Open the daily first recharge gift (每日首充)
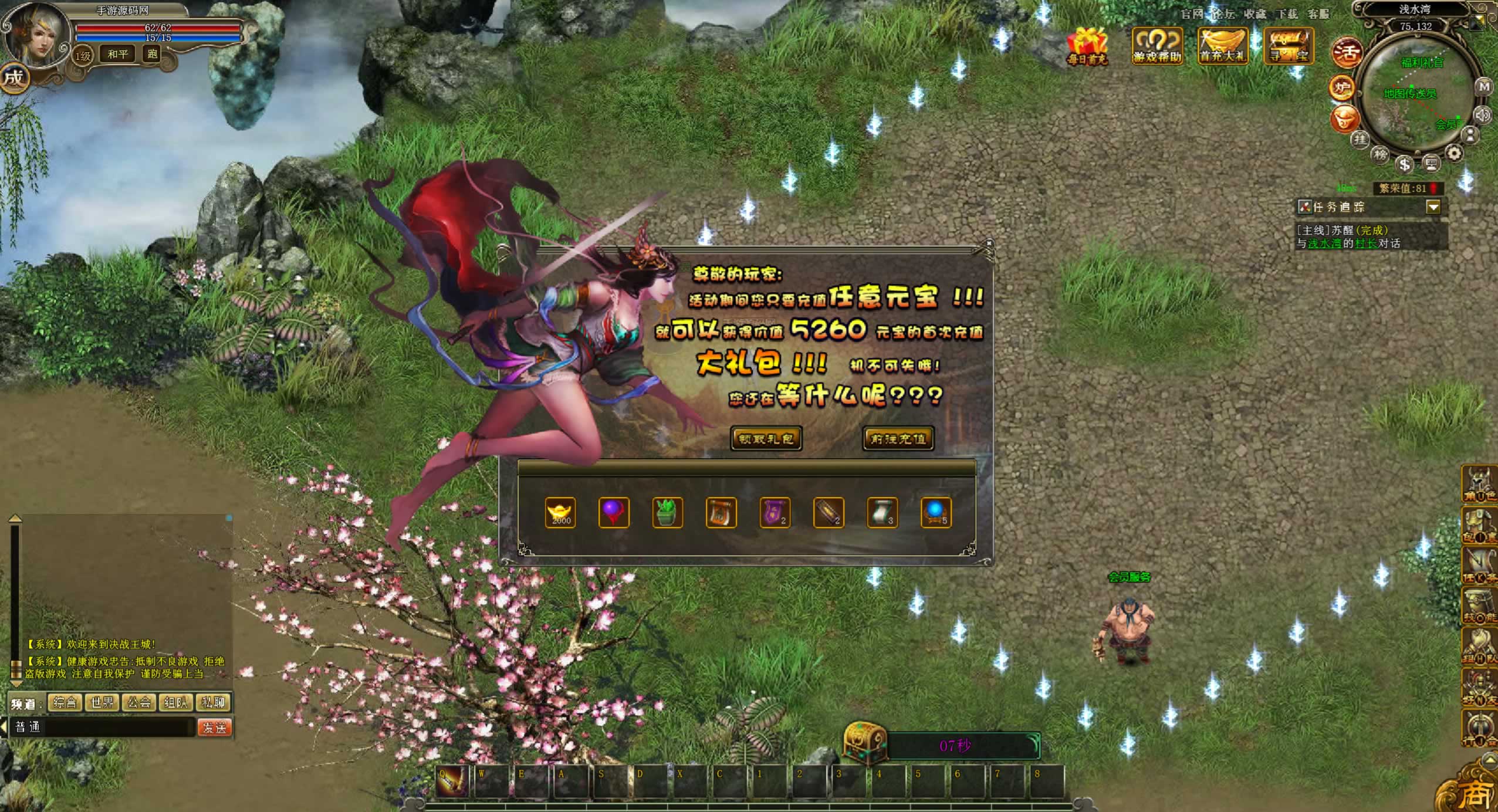This screenshot has height=812, width=1498. [1087, 45]
